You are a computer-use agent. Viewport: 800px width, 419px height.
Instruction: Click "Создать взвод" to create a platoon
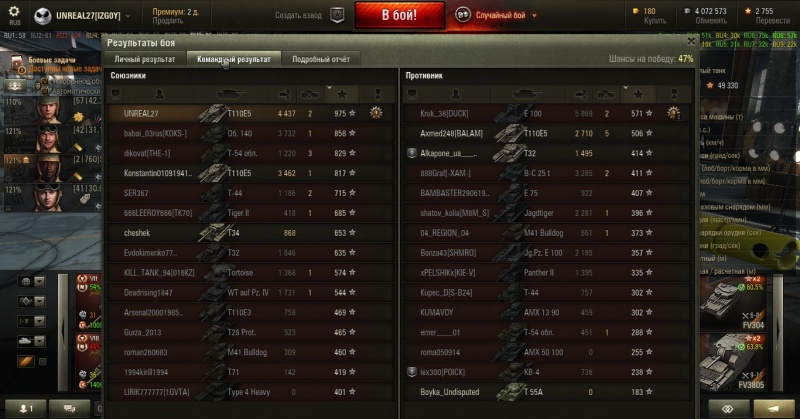pos(309,16)
